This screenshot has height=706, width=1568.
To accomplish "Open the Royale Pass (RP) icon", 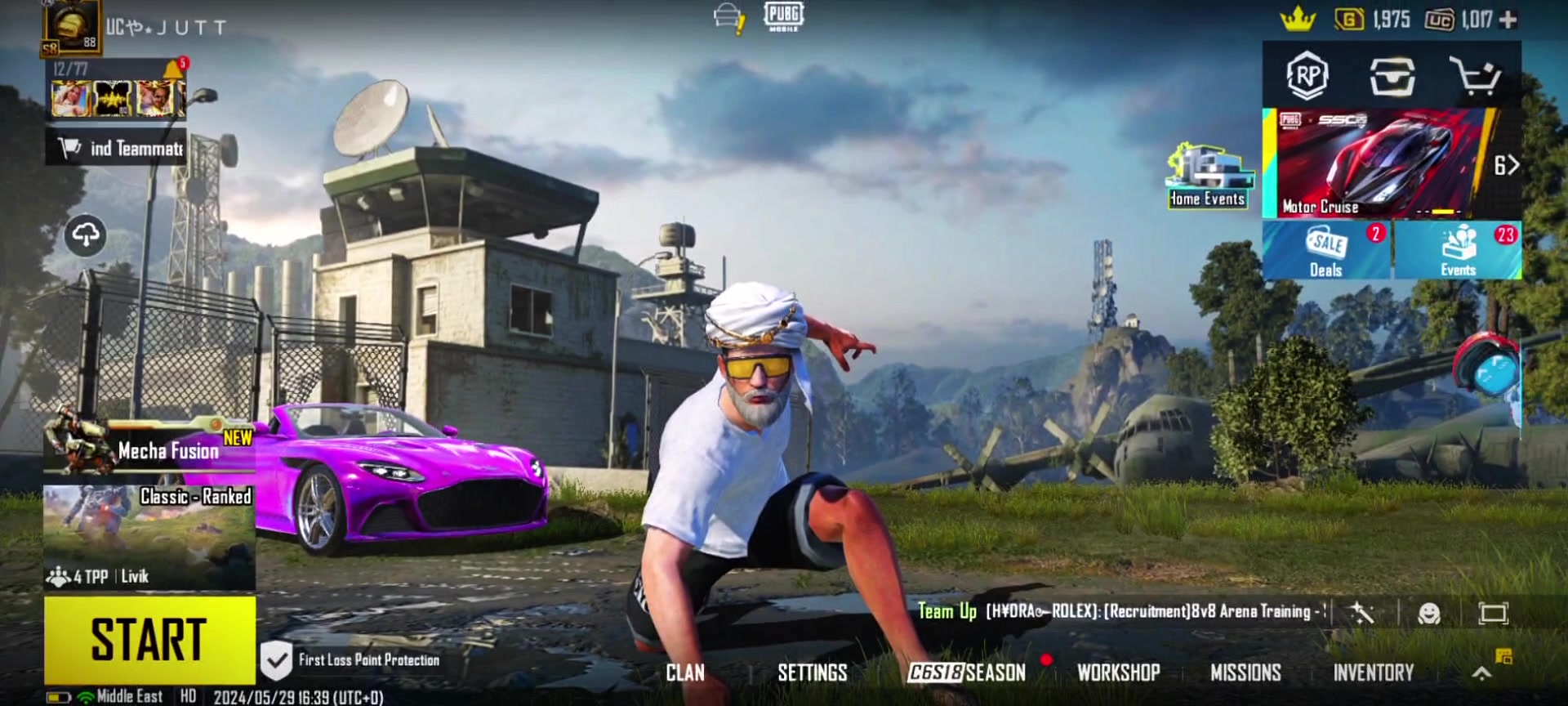I will (1307, 76).
